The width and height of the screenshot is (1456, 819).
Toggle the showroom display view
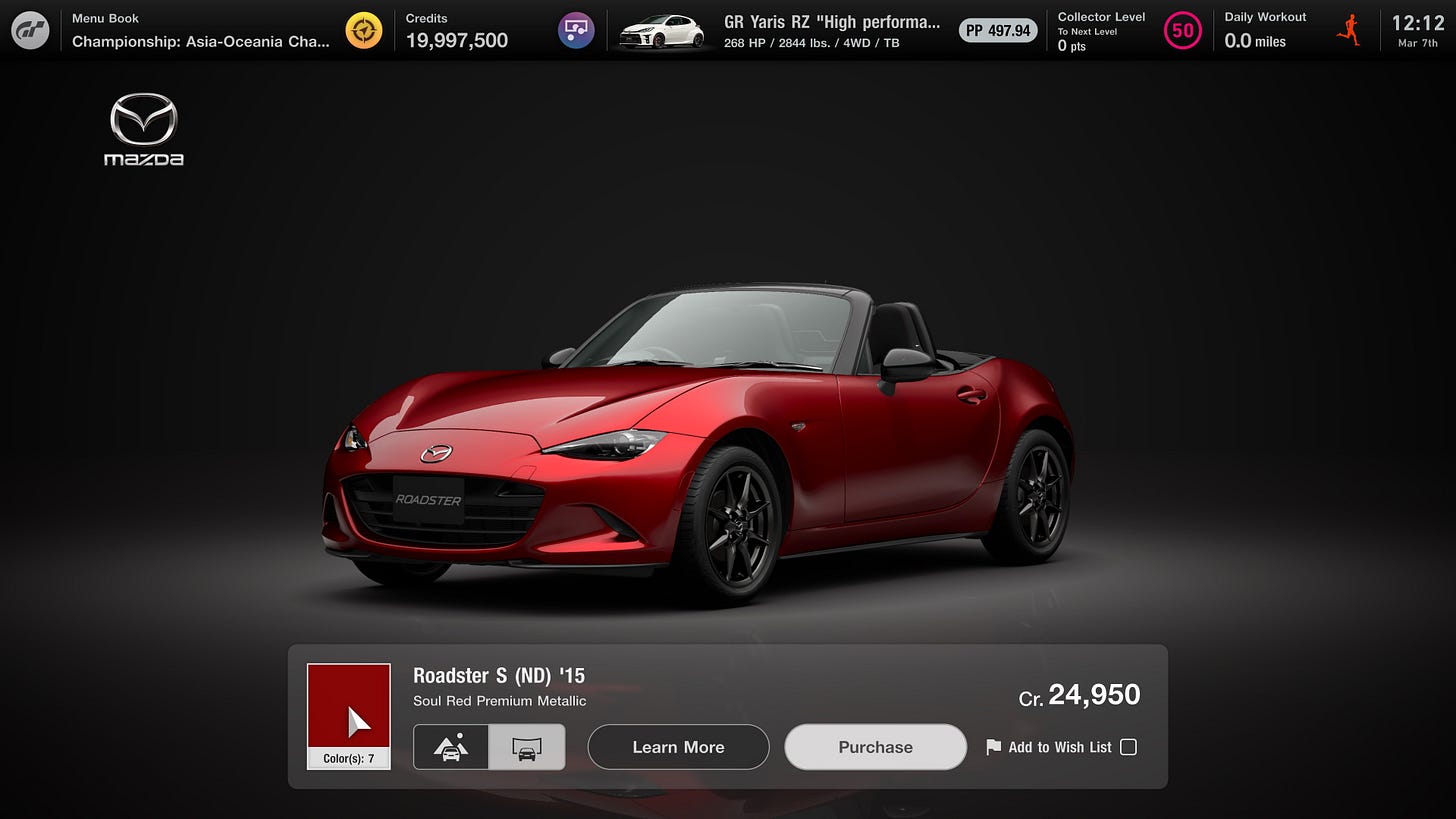[x=527, y=746]
